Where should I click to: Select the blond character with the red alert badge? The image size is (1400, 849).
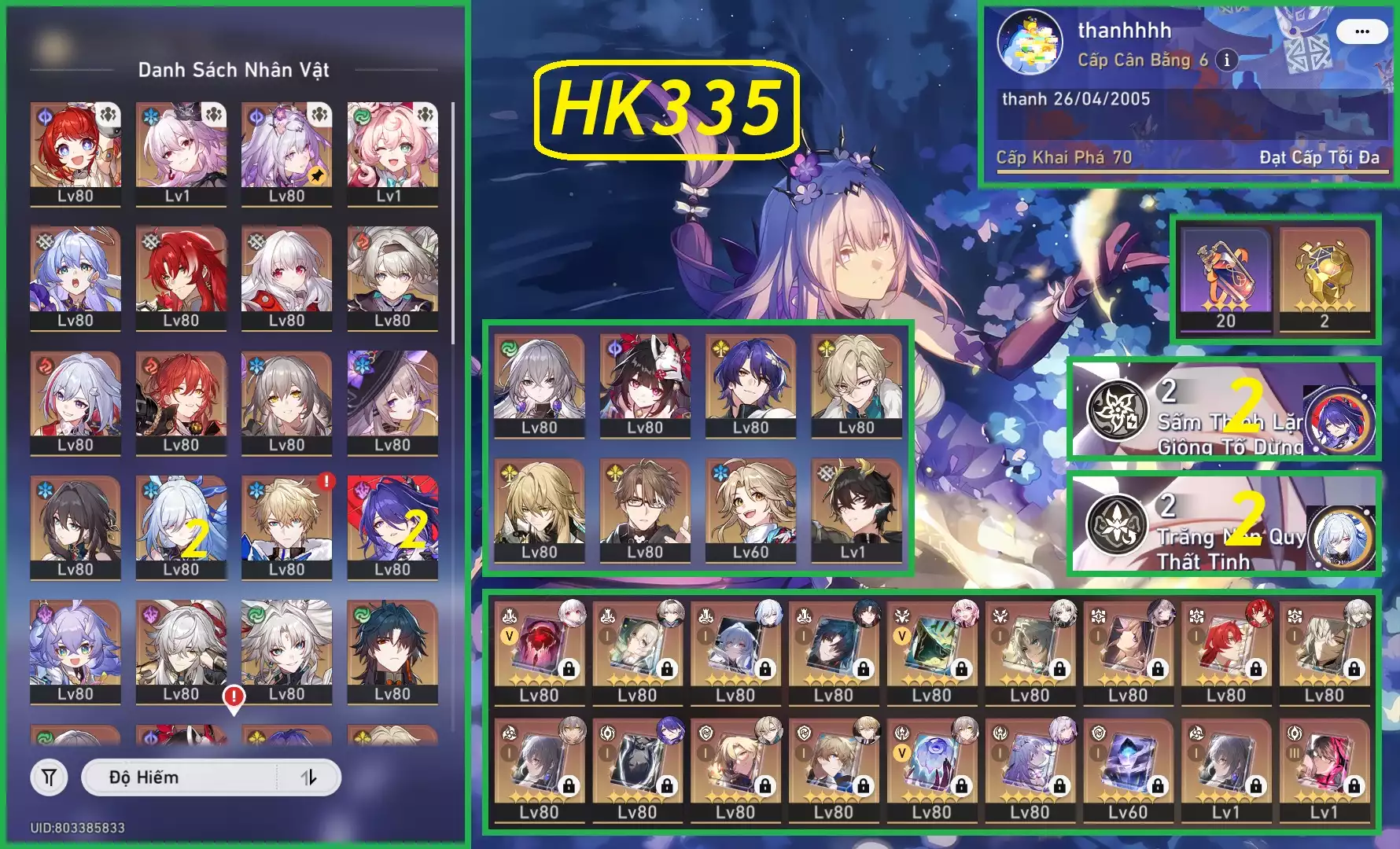click(287, 526)
